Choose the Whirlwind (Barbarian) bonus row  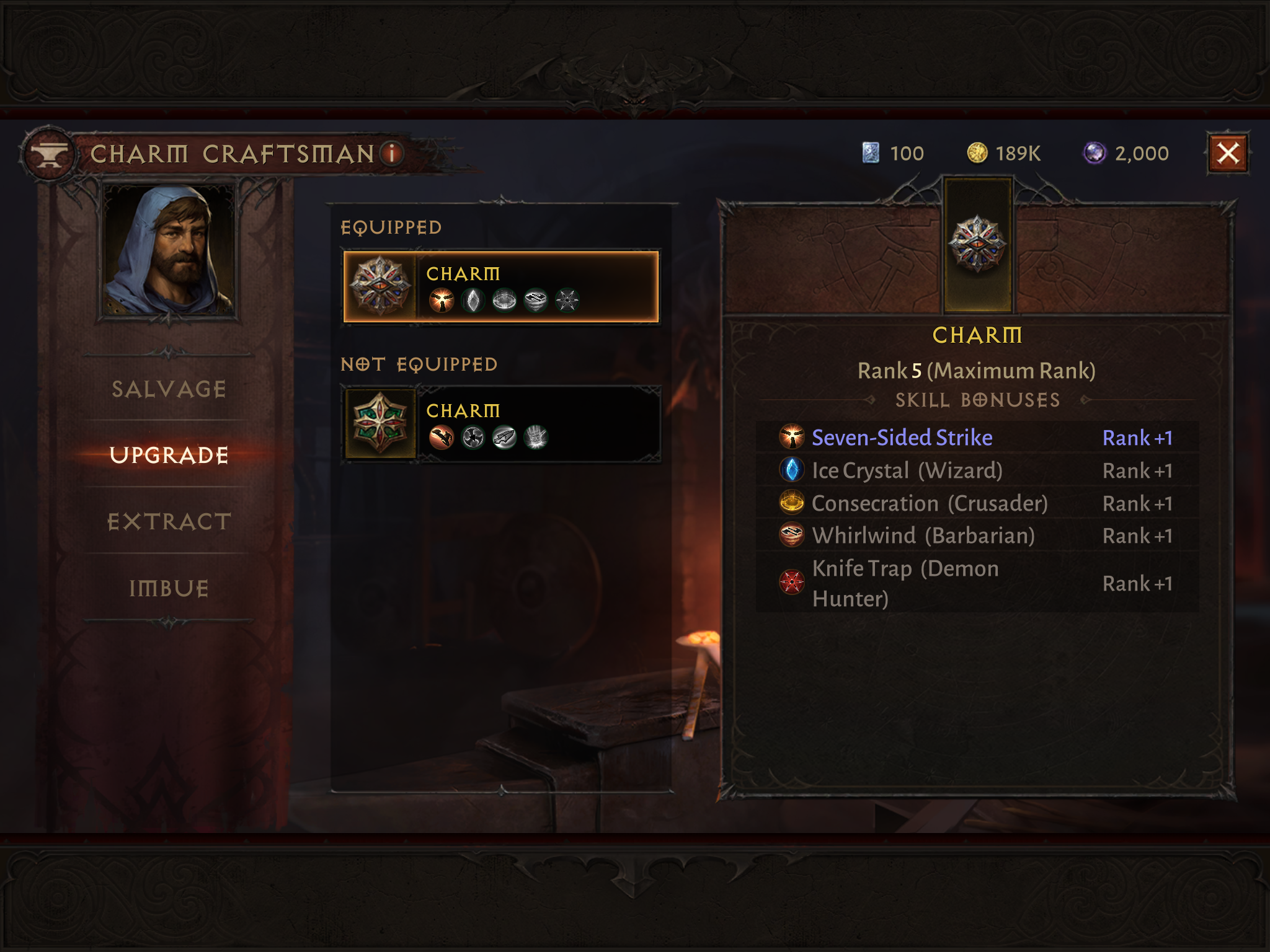(977, 535)
